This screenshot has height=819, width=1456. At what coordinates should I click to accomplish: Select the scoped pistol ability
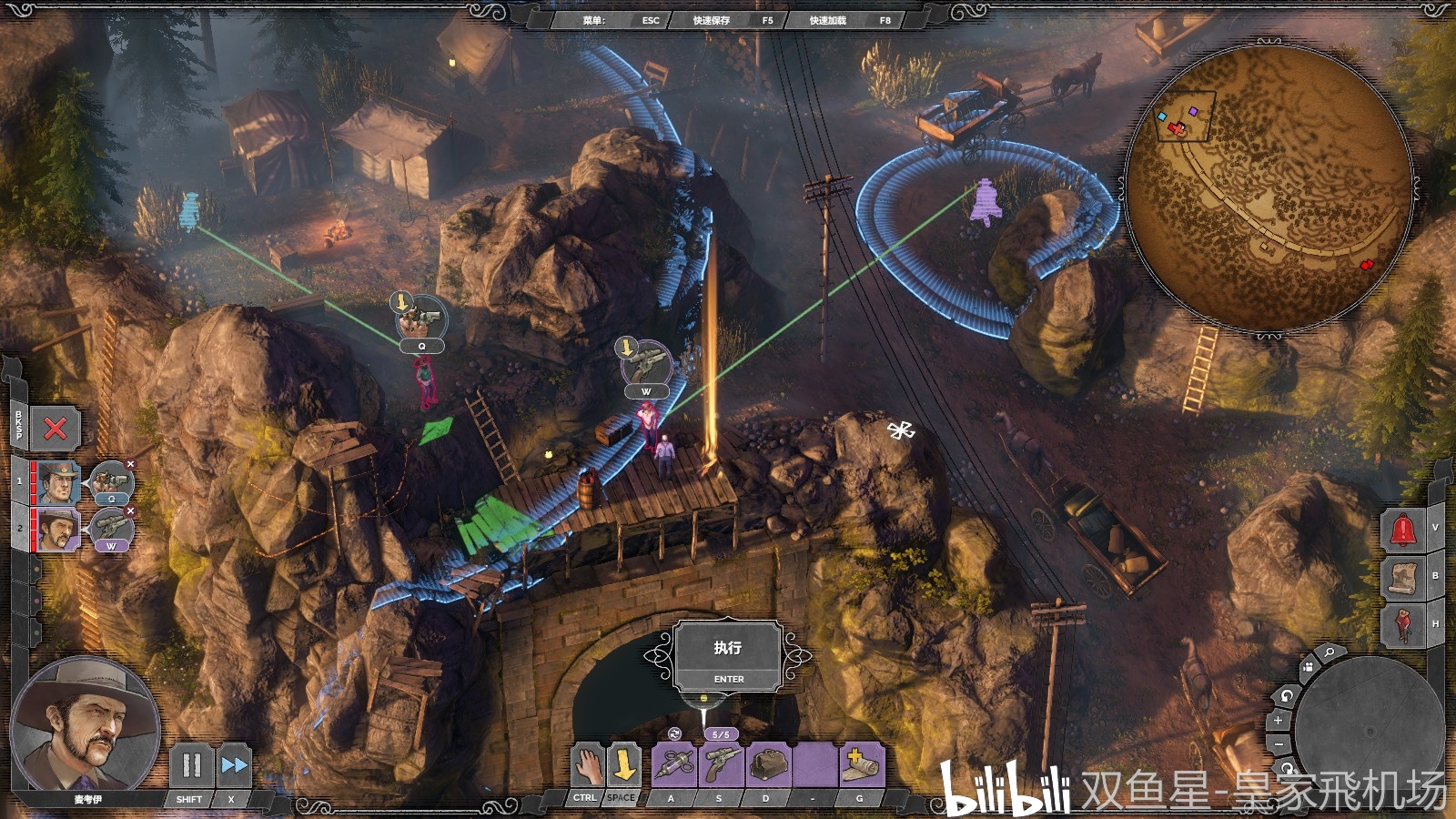click(721, 765)
